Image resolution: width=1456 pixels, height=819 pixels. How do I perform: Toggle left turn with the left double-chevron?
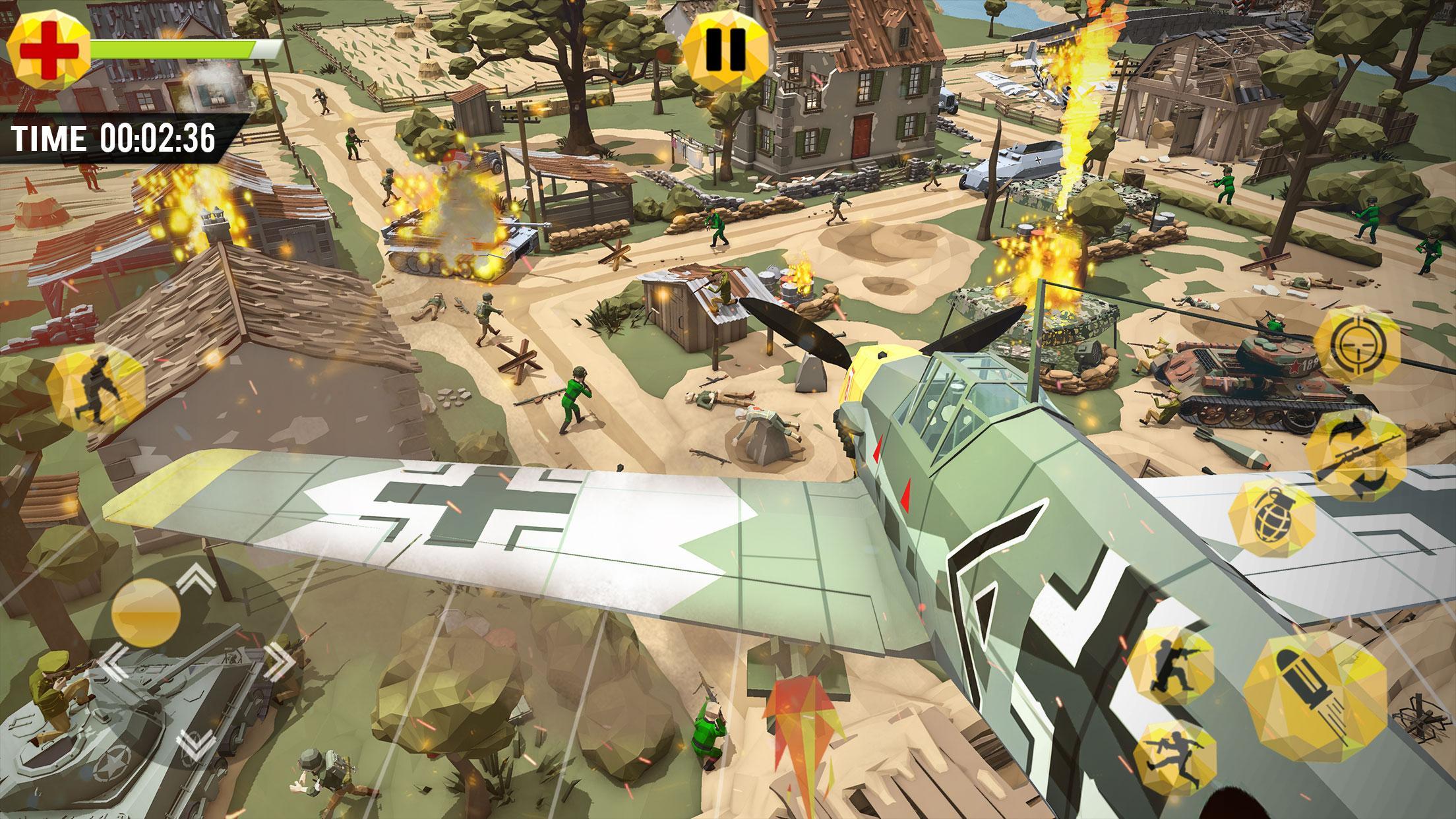pos(113,663)
